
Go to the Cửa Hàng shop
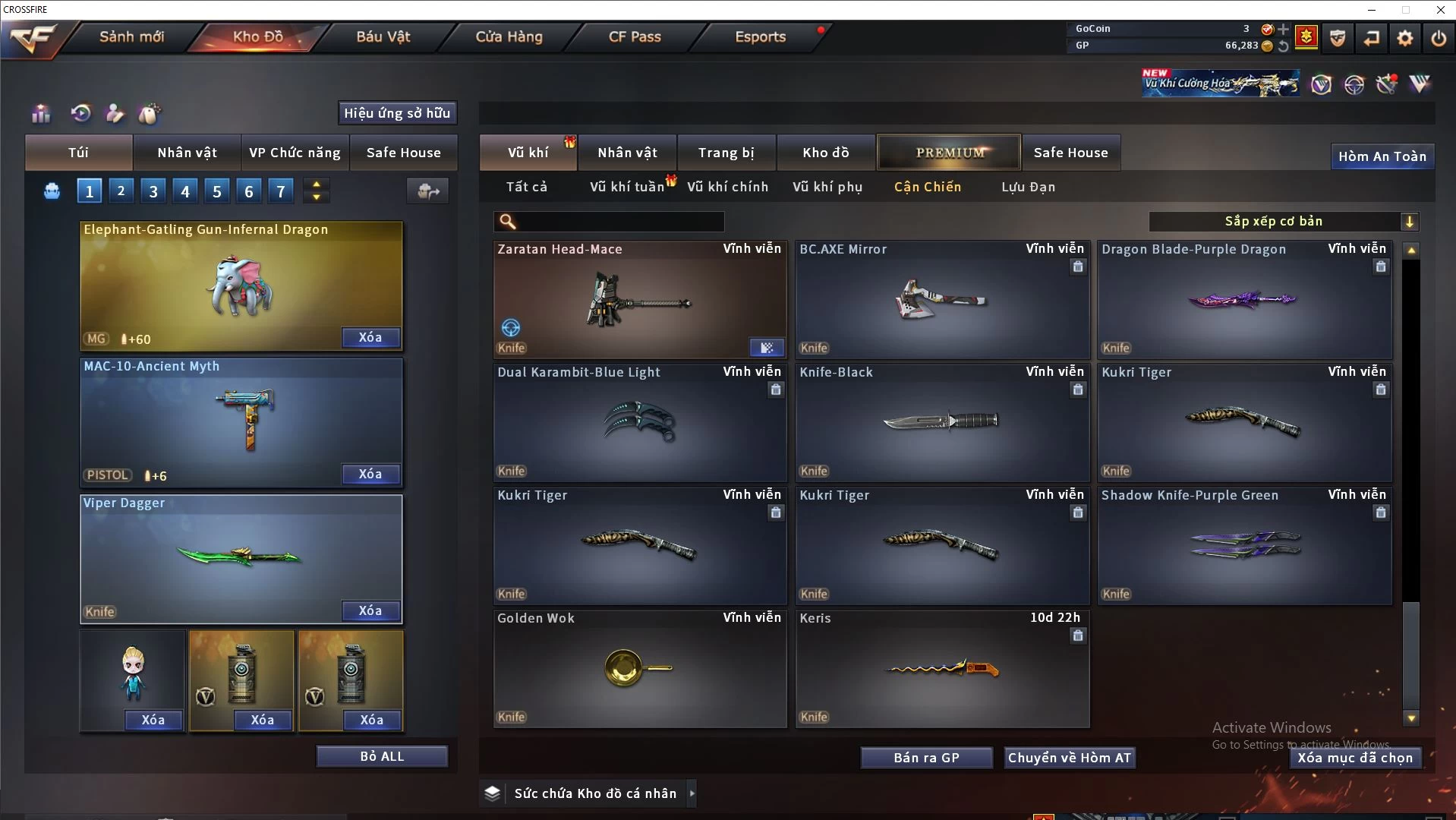coord(509,36)
